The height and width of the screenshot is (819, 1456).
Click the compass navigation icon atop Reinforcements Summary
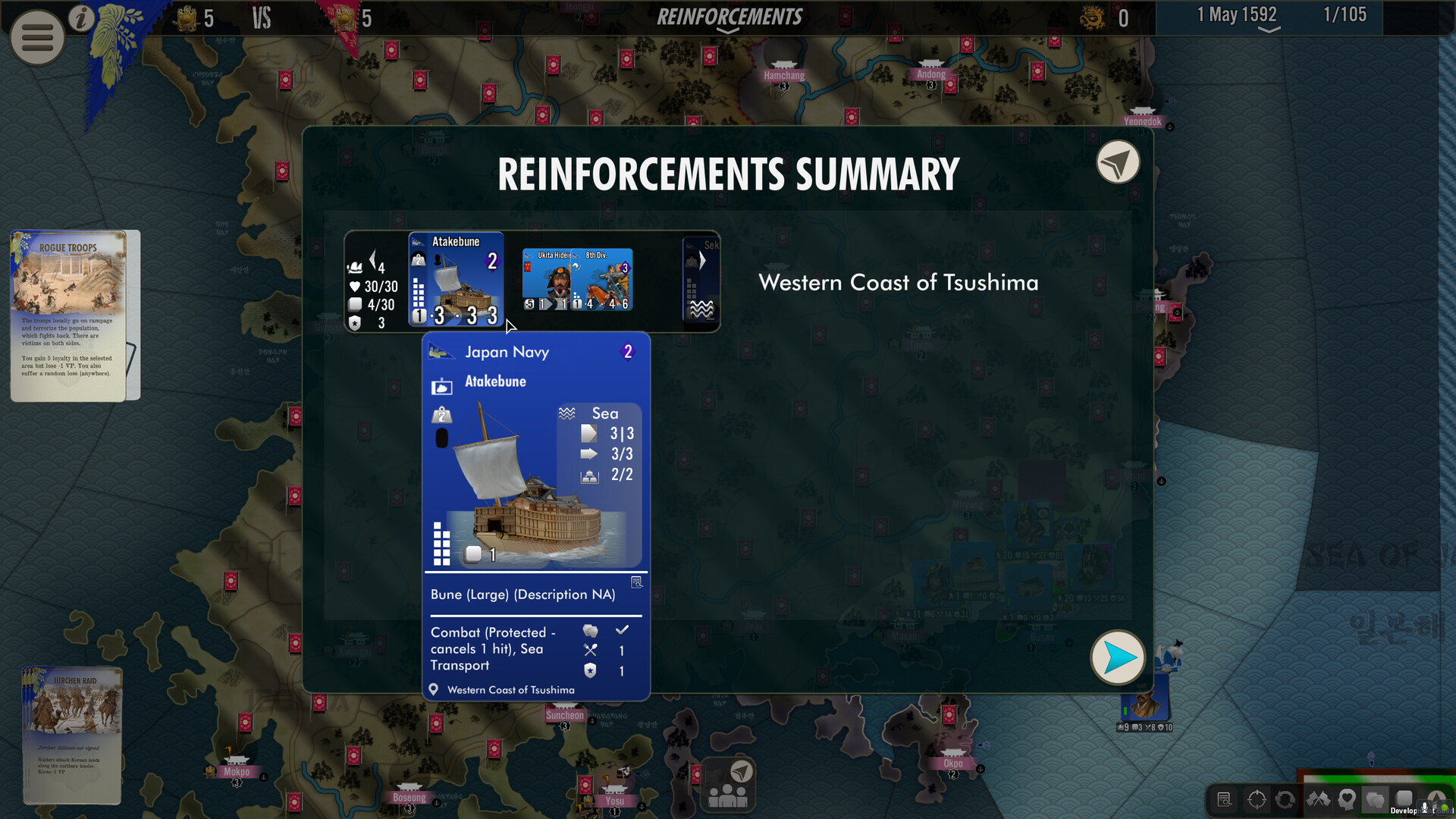tap(1117, 162)
